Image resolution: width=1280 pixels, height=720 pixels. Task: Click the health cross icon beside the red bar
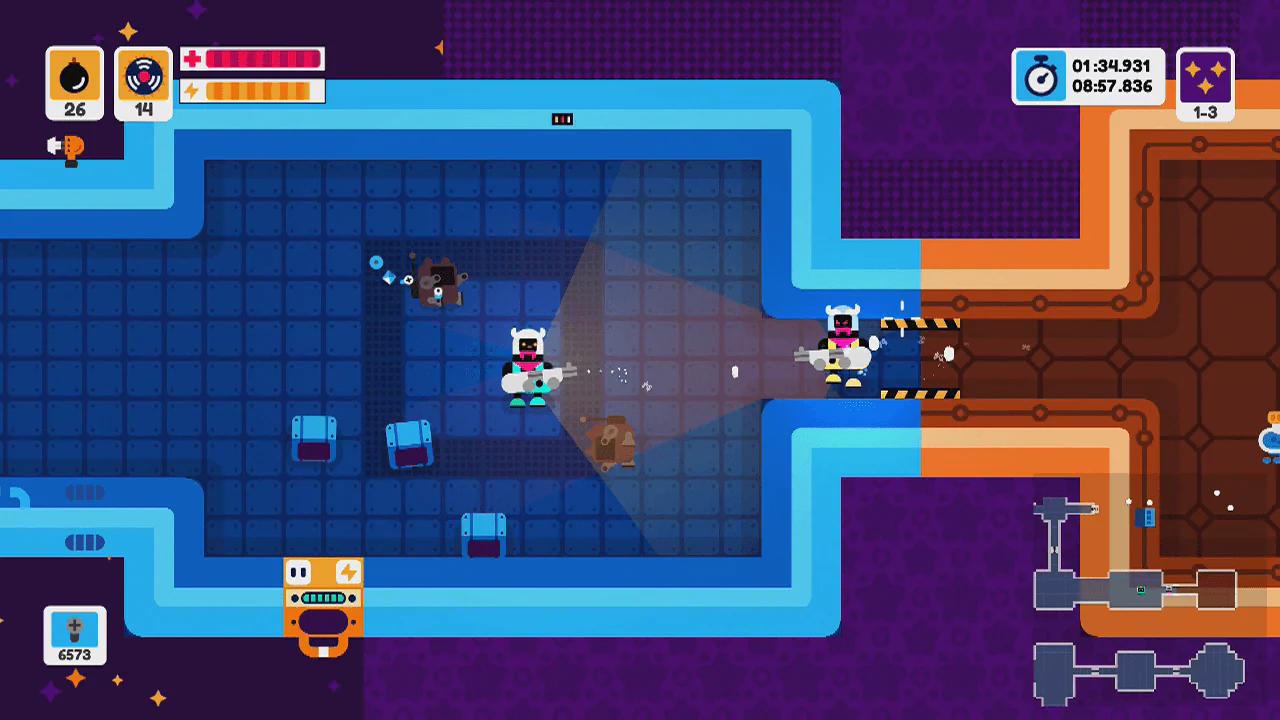click(192, 59)
